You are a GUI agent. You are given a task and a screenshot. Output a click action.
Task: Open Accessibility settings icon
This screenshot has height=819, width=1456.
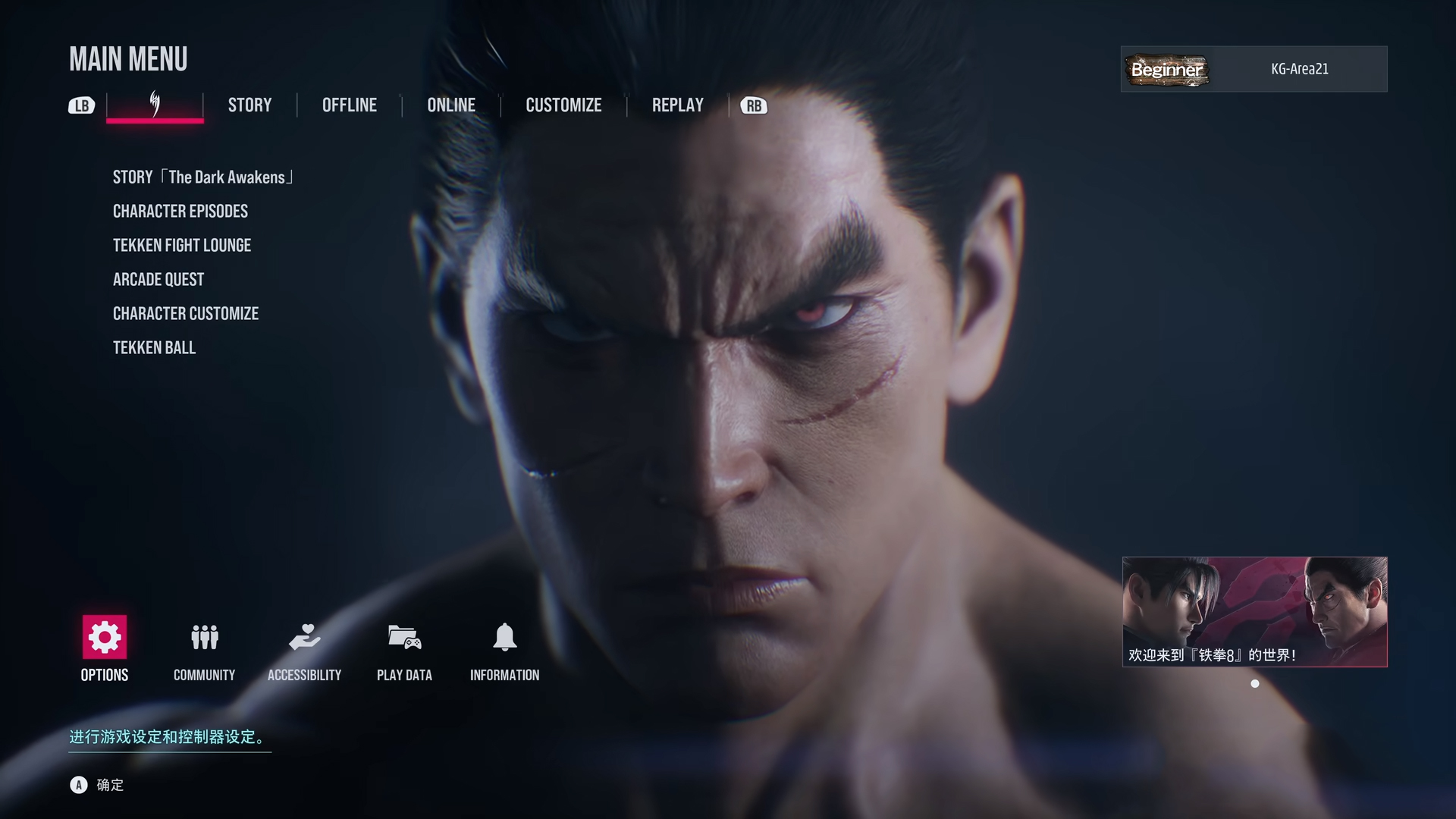tap(306, 638)
